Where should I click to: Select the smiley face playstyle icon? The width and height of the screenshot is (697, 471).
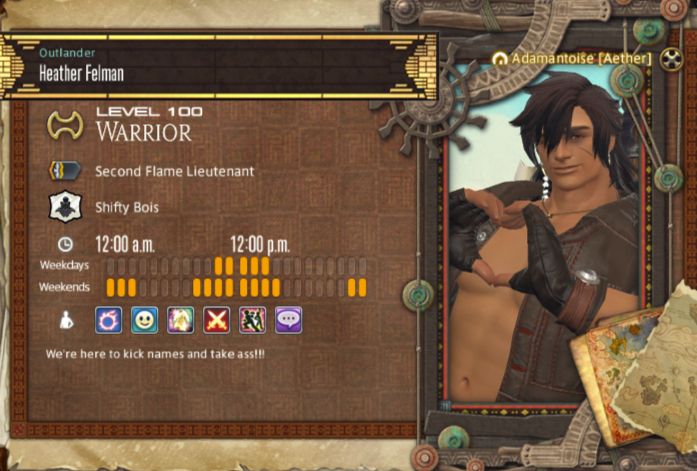click(145, 320)
